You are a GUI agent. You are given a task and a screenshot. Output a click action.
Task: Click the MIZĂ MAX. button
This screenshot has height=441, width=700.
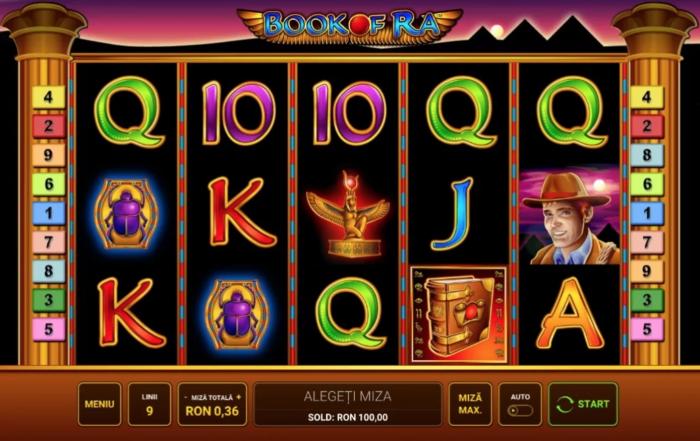(470, 404)
